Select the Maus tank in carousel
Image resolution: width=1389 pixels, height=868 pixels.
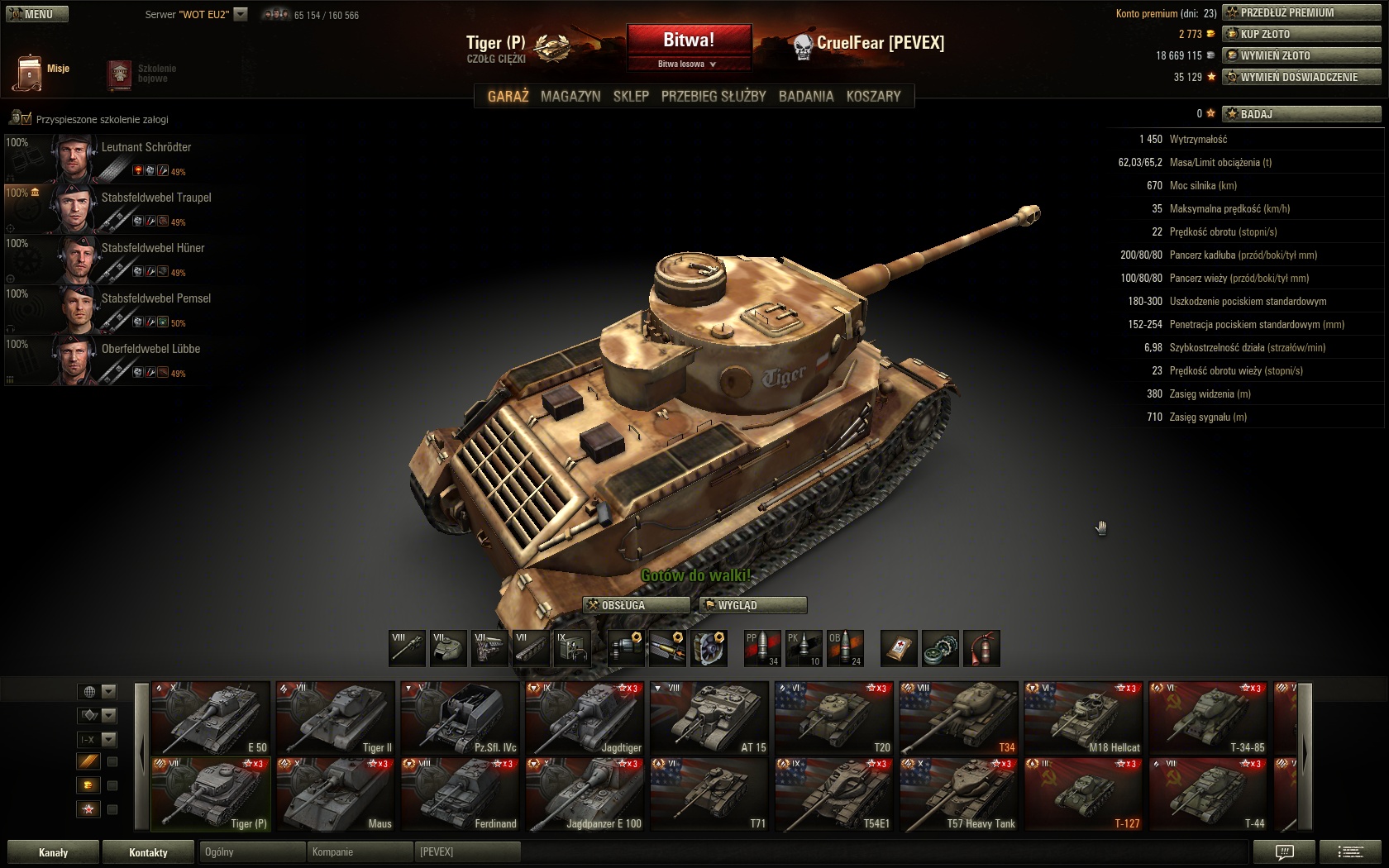tap(336, 794)
